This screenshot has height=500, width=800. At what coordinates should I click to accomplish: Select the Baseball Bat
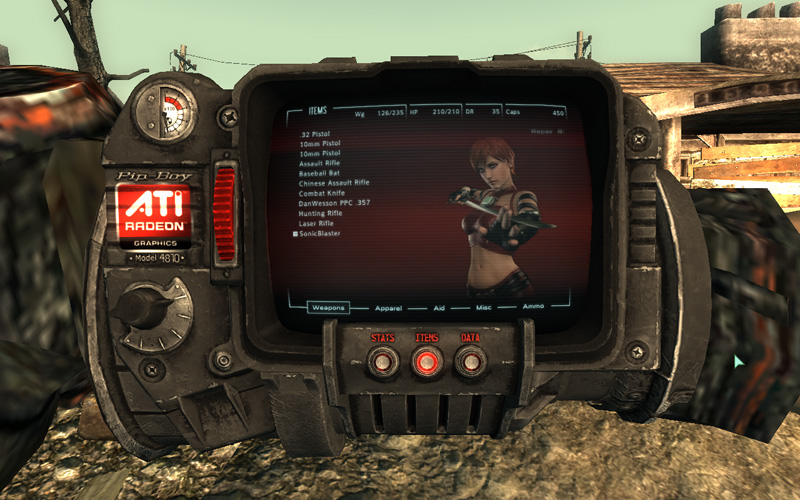click(x=319, y=173)
